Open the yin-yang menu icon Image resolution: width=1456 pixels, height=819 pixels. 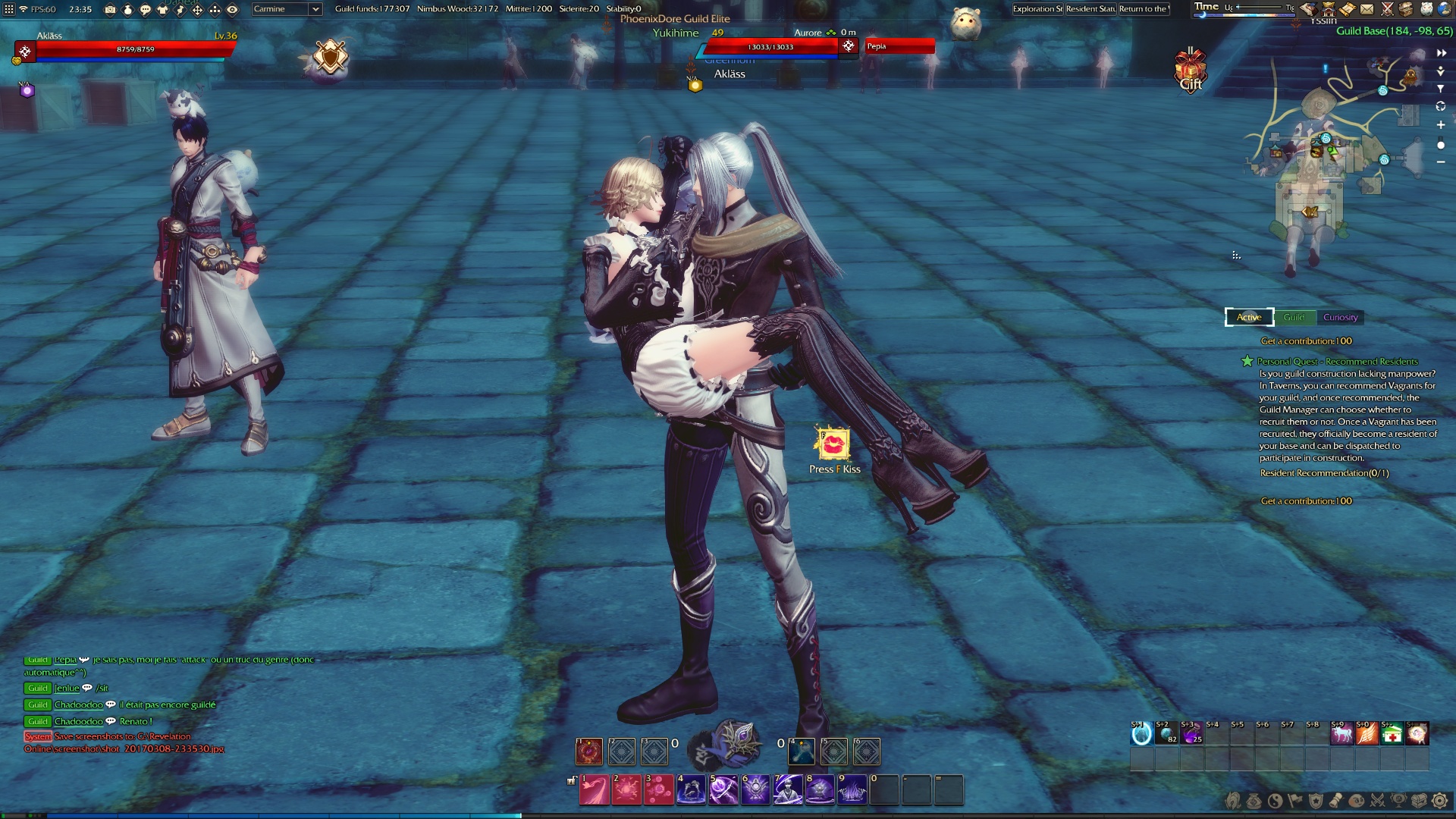coord(1275,801)
